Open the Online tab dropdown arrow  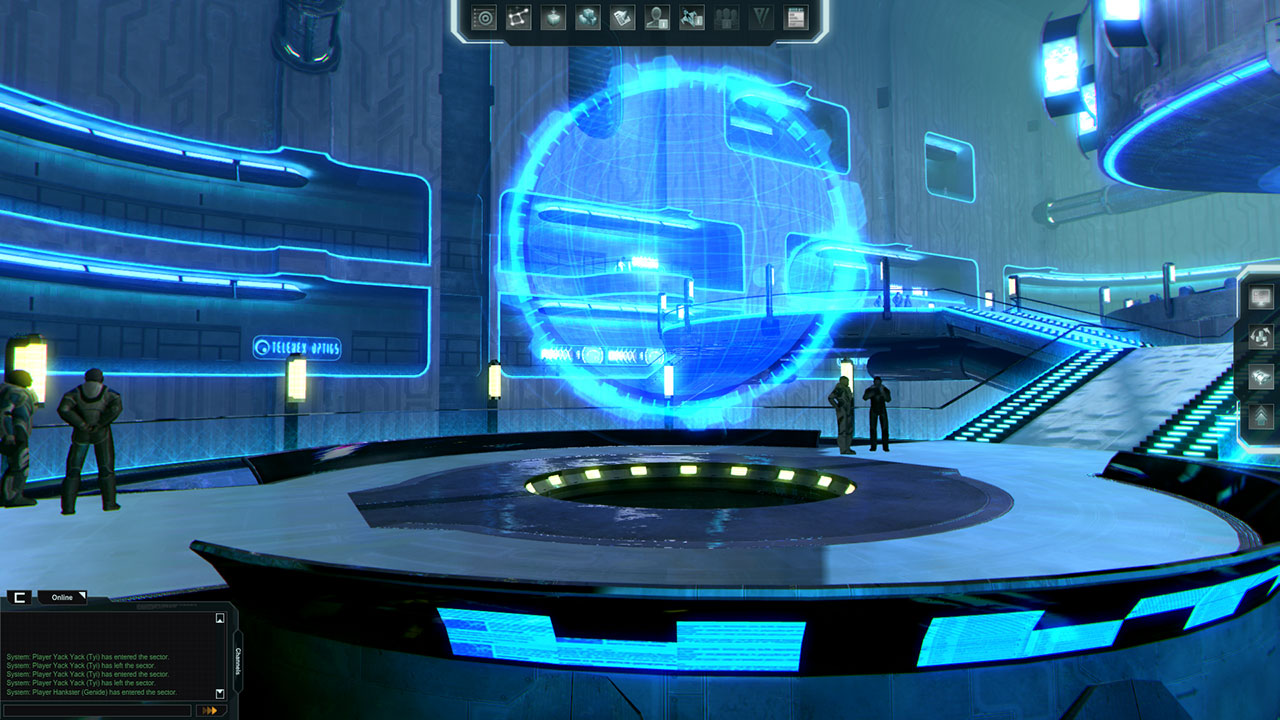(x=82, y=595)
